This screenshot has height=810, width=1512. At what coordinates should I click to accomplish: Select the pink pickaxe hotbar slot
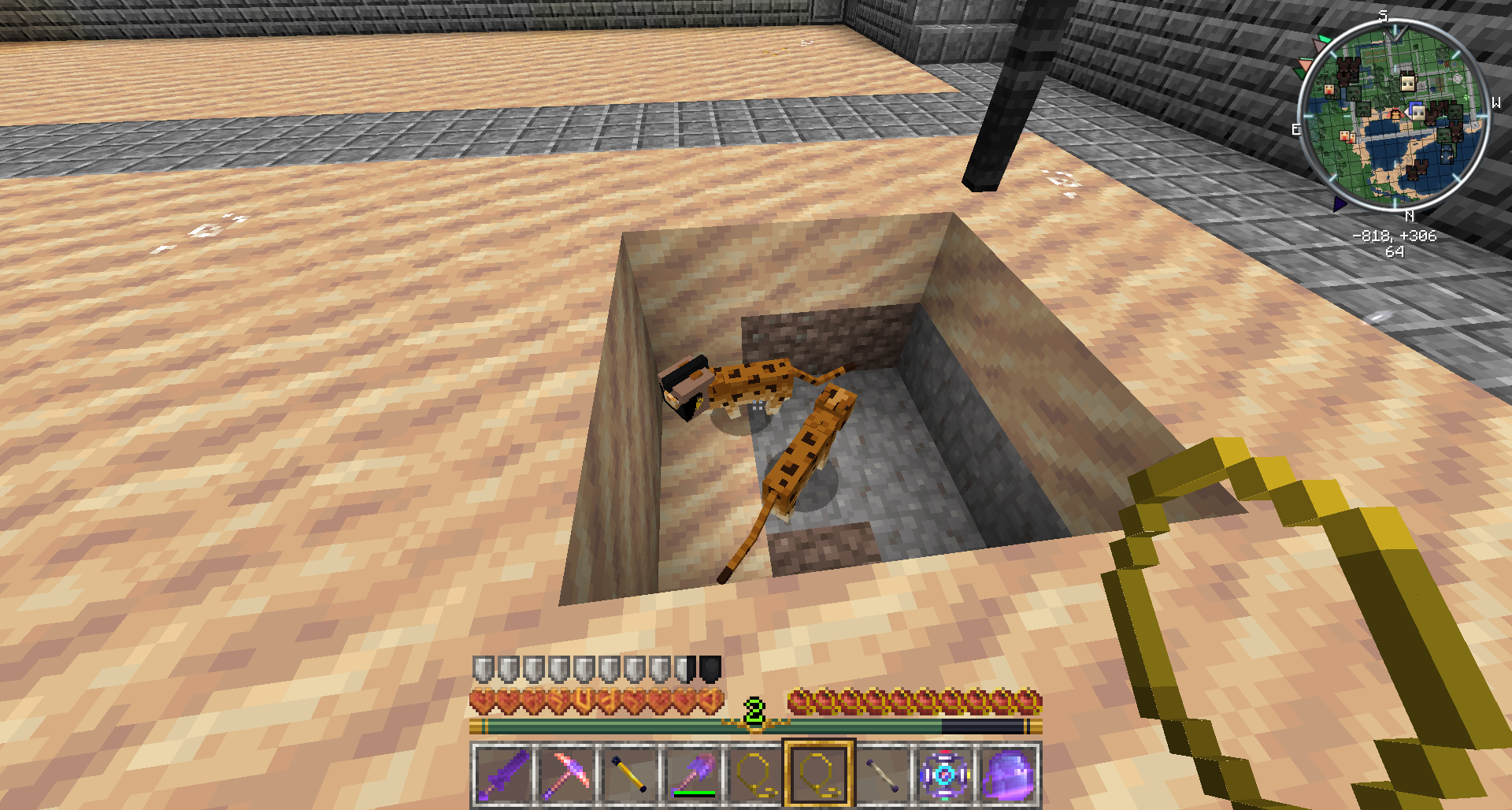(566, 775)
